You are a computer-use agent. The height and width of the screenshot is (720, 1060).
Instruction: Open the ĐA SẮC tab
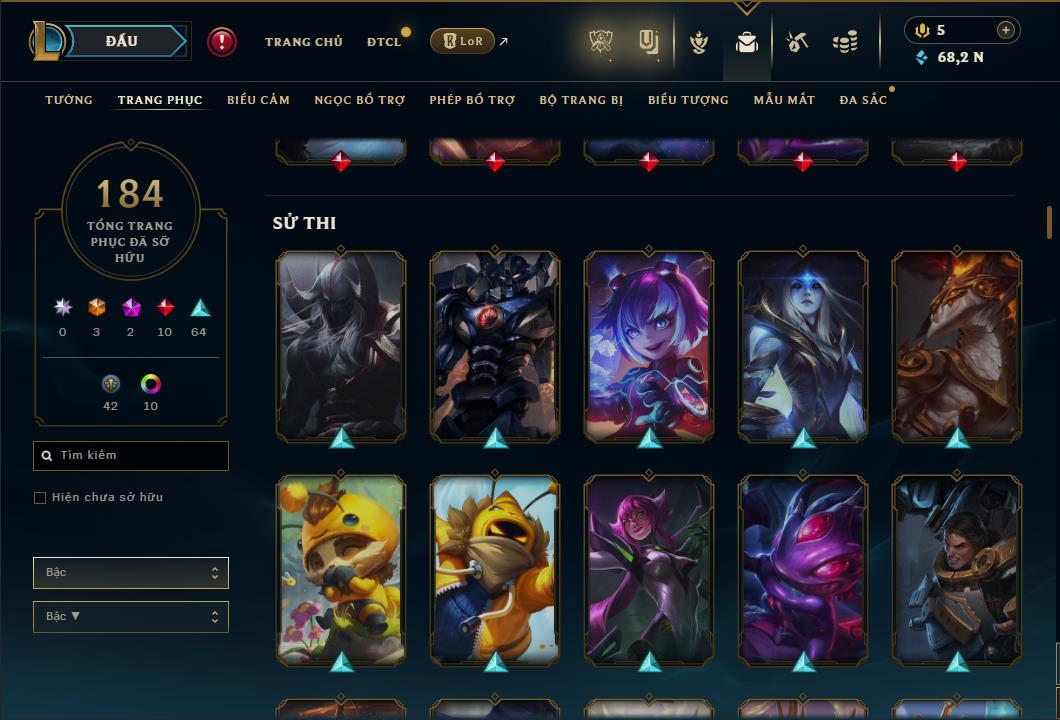coord(863,100)
